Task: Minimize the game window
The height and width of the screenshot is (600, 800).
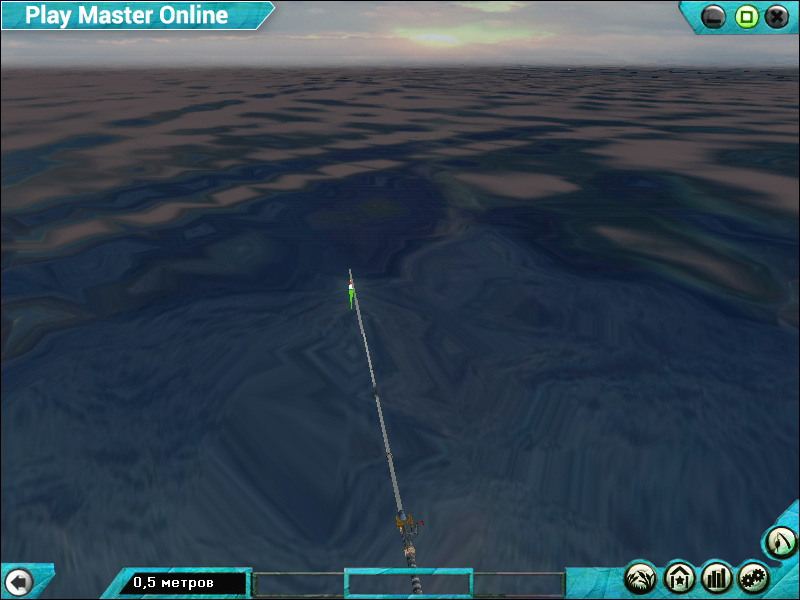Action: click(x=714, y=16)
